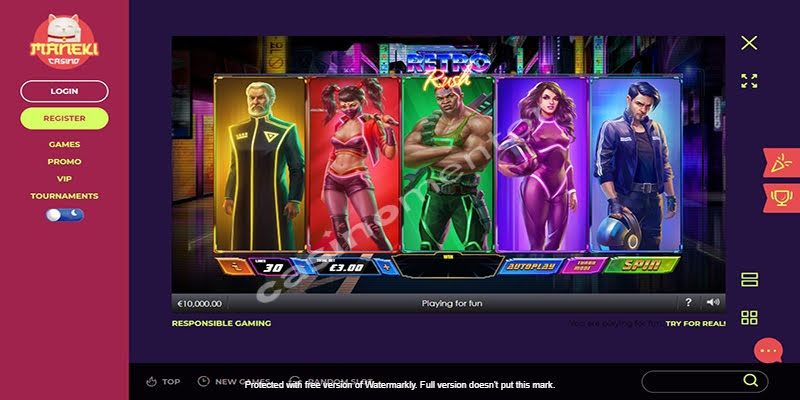Close the game with the X

pos(749,43)
